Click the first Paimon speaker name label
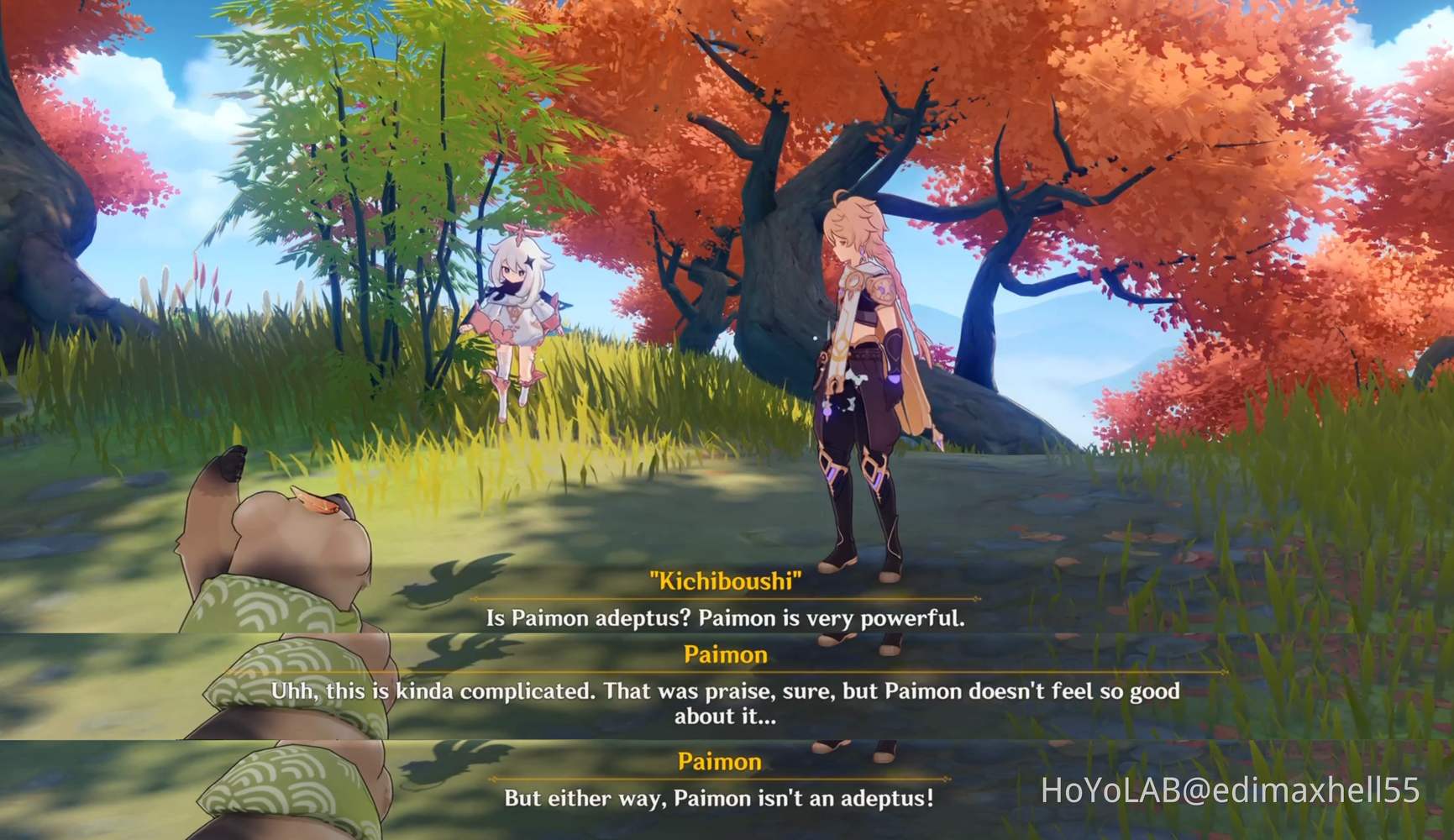Screen dimensions: 1454x840 coord(727,655)
